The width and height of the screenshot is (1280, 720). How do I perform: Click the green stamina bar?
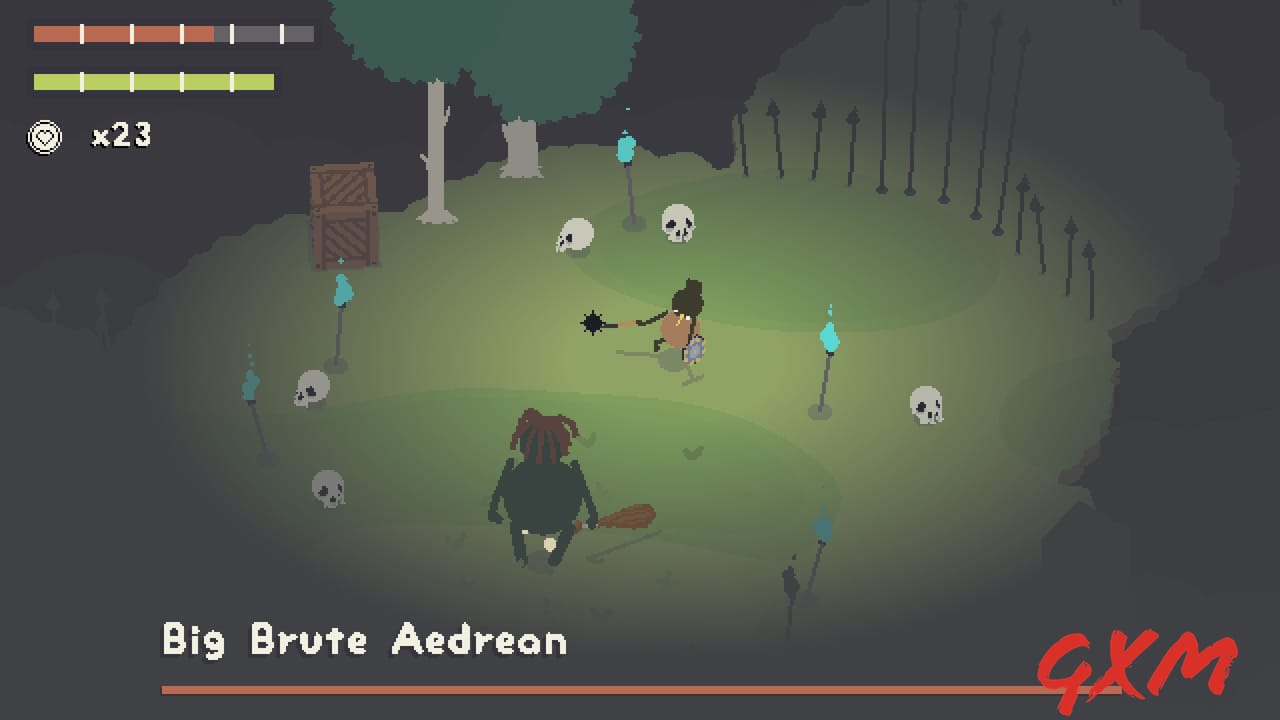click(x=155, y=81)
